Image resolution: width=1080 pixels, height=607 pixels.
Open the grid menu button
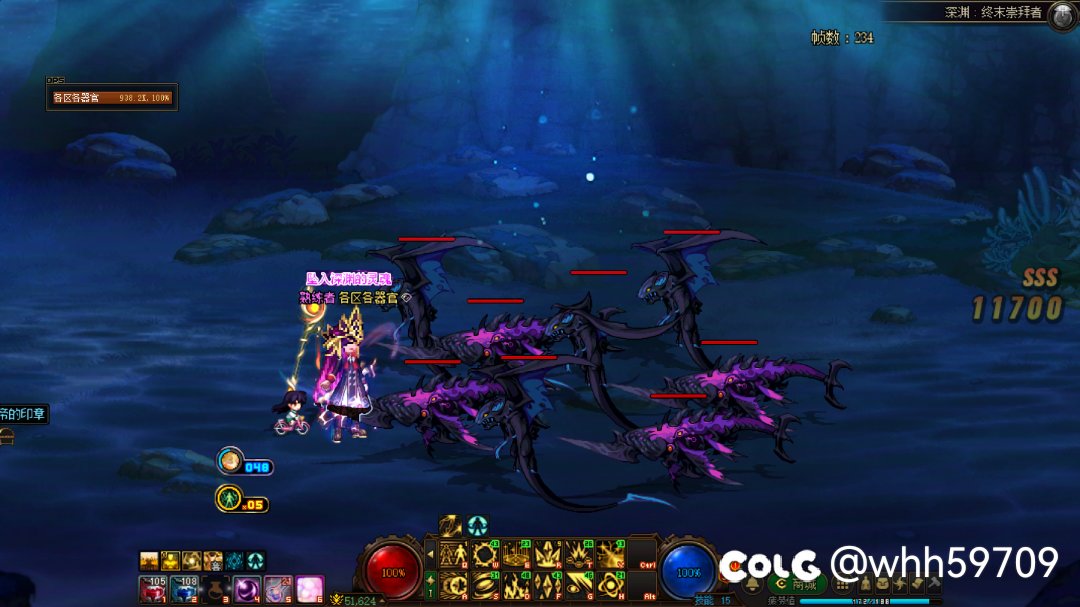coord(841,584)
